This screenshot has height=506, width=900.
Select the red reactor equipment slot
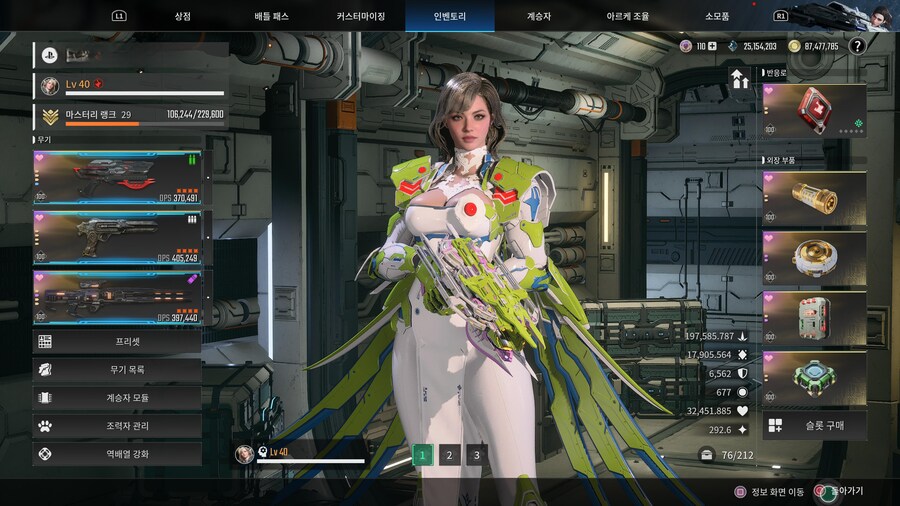(814, 111)
